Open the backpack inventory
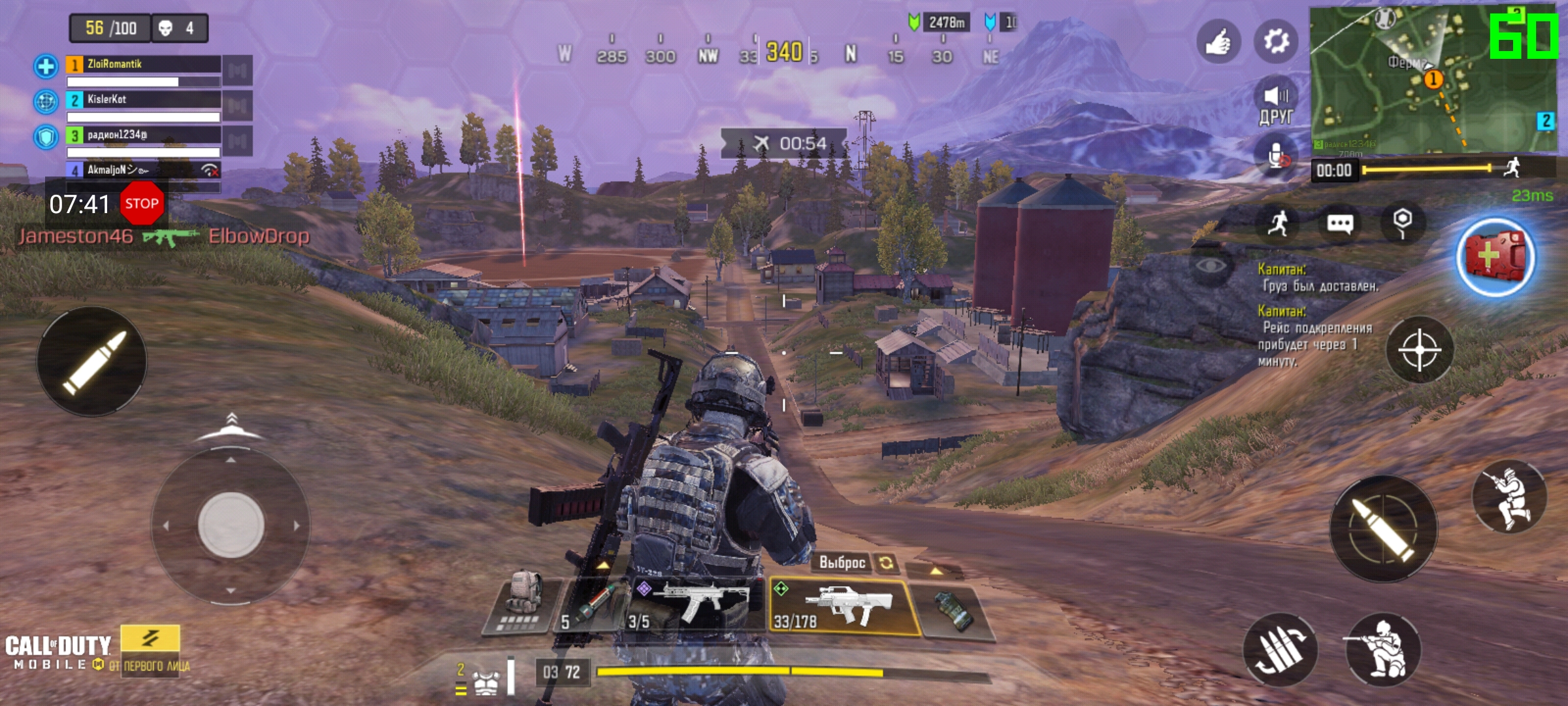Screen dimensions: 1568x706 tap(523, 601)
